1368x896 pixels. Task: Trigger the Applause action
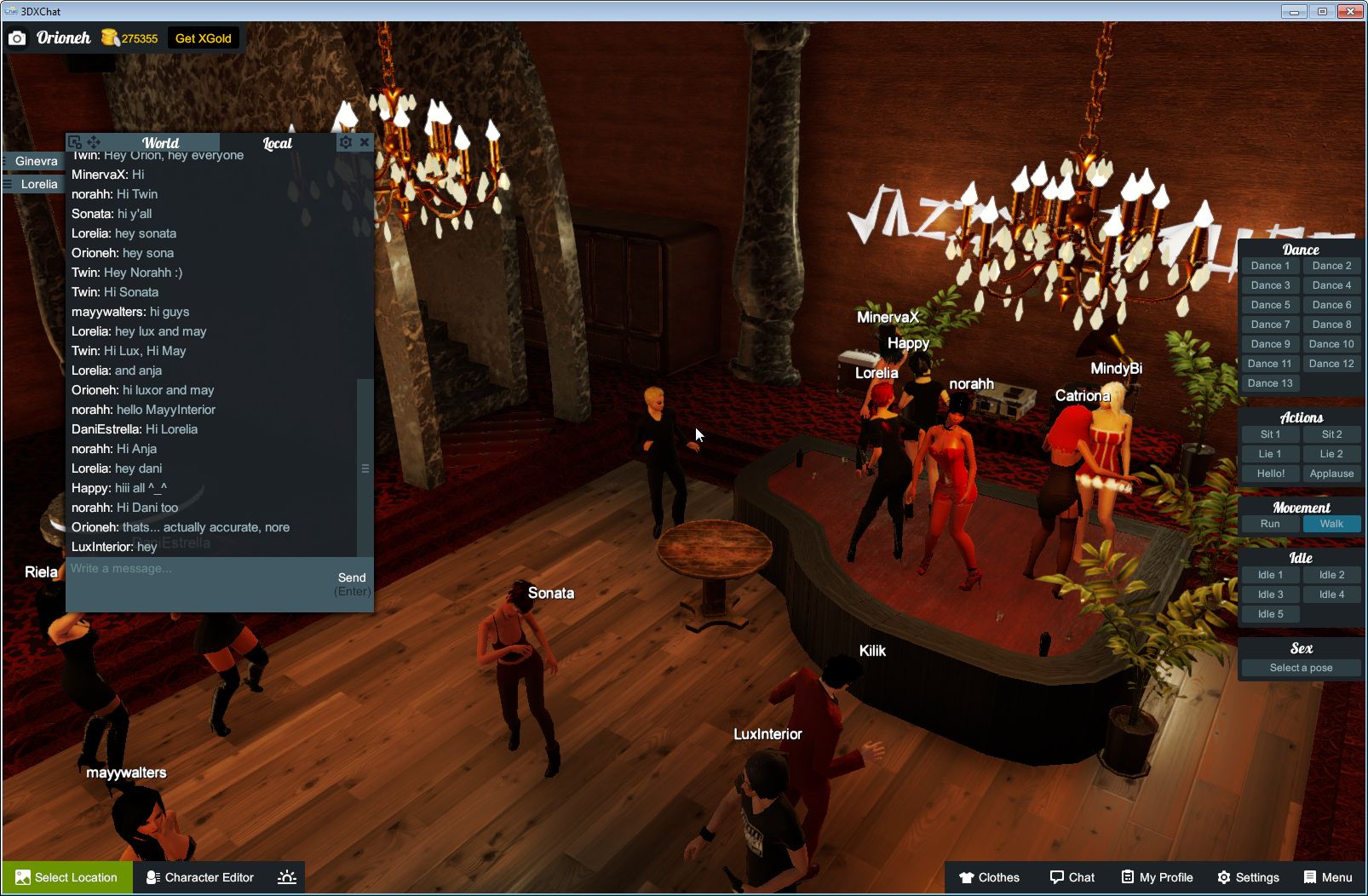tap(1331, 473)
